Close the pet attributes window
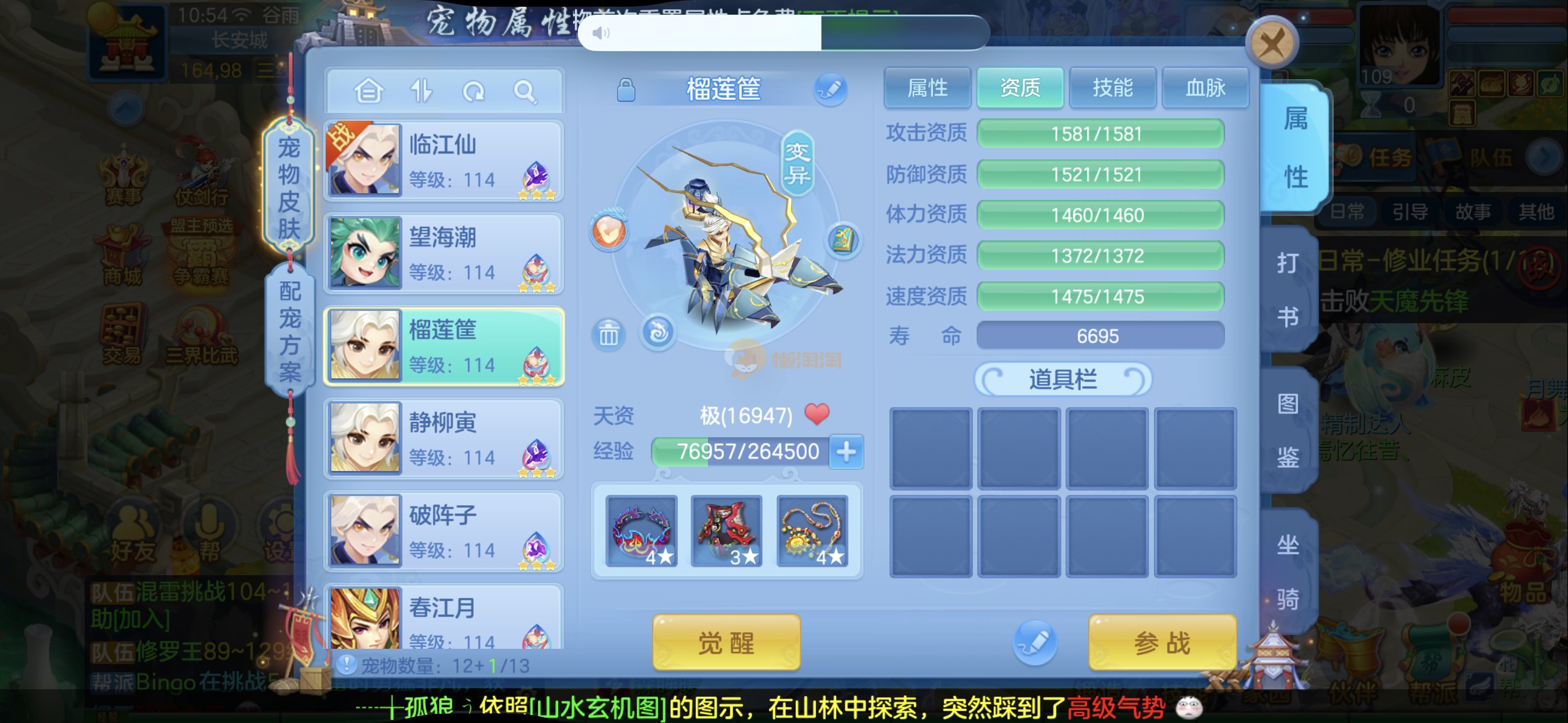1568x723 pixels. tap(1271, 44)
